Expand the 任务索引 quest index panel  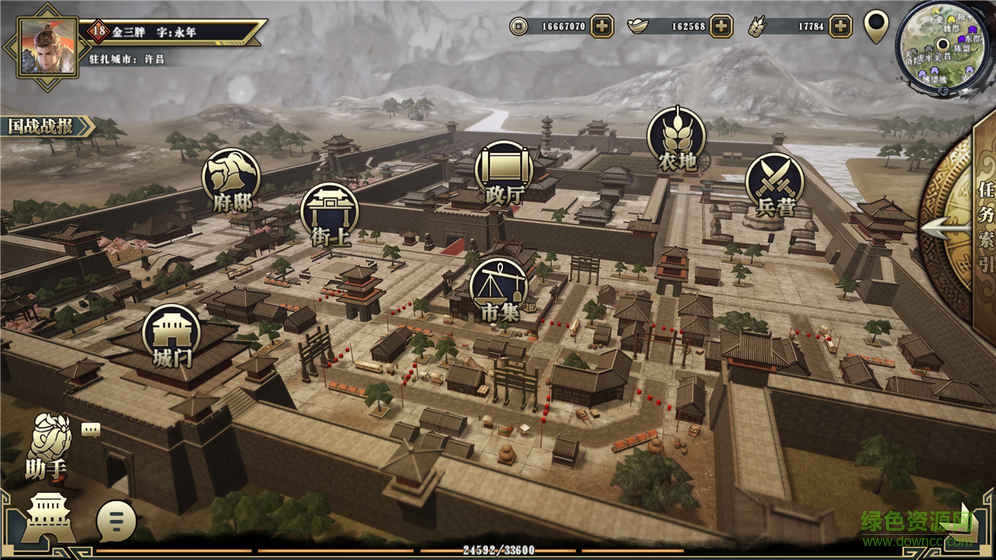962,226
